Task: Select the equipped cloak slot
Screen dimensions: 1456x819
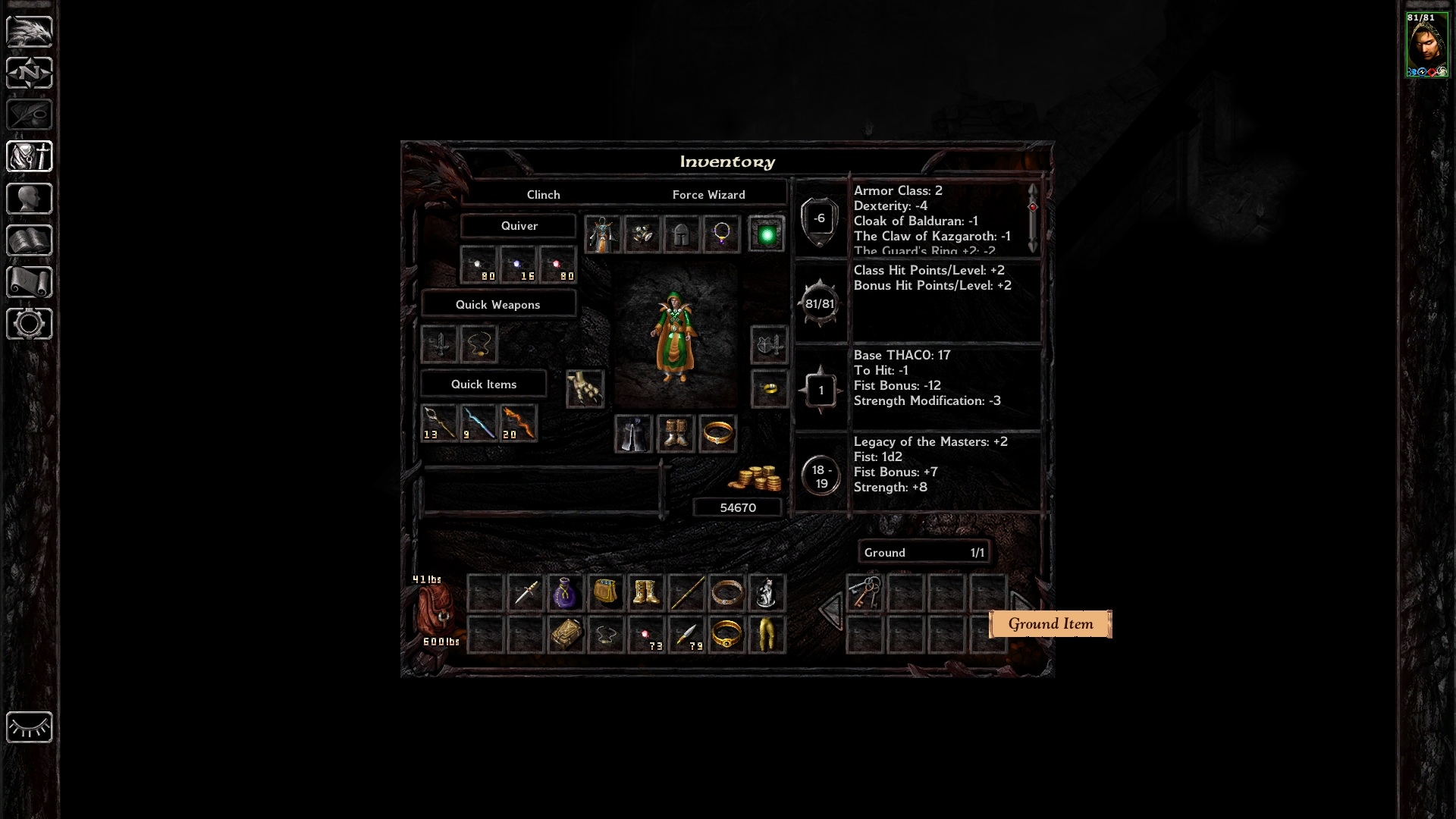Action: [633, 435]
